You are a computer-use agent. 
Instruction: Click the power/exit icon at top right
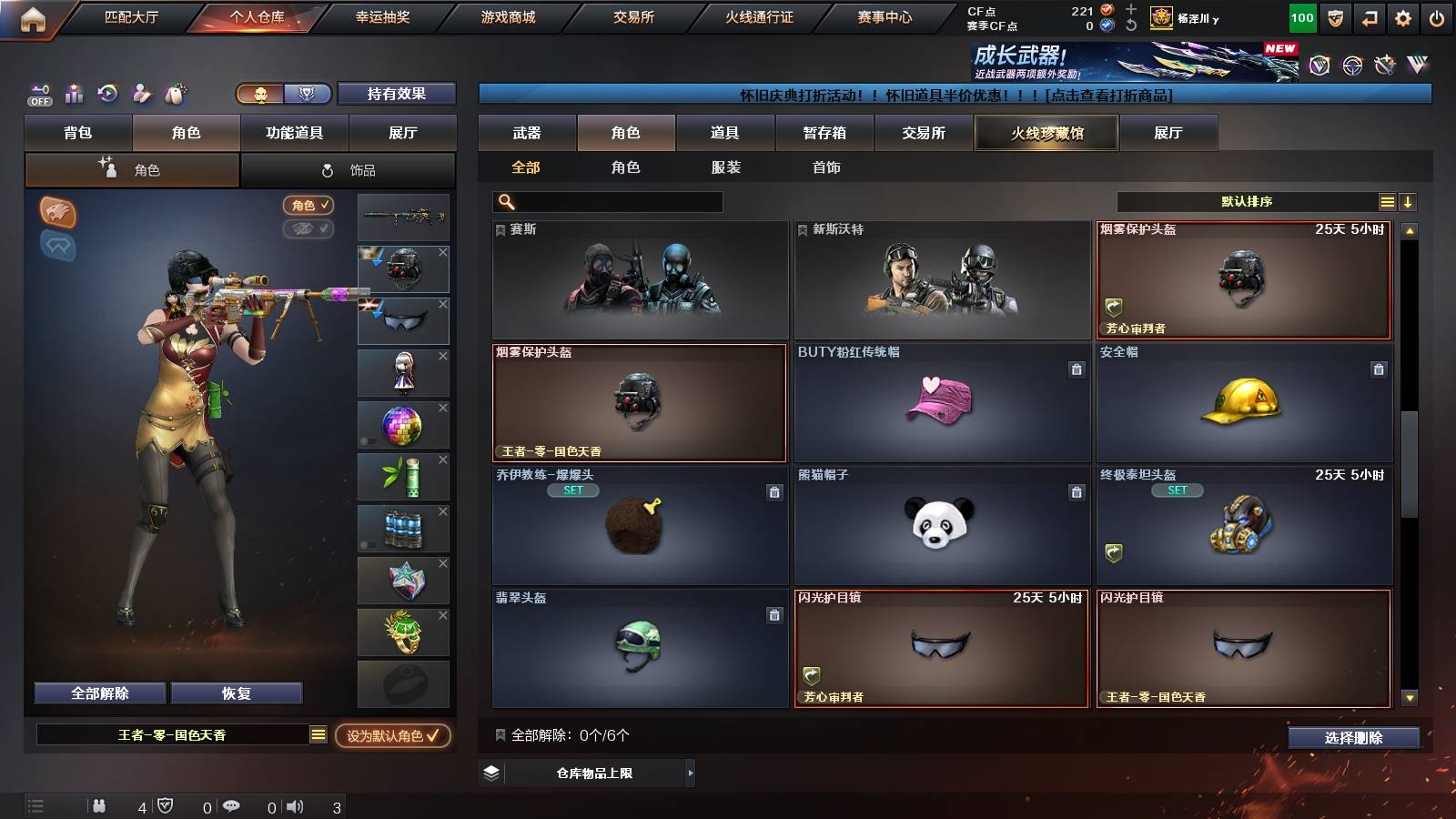1436,17
